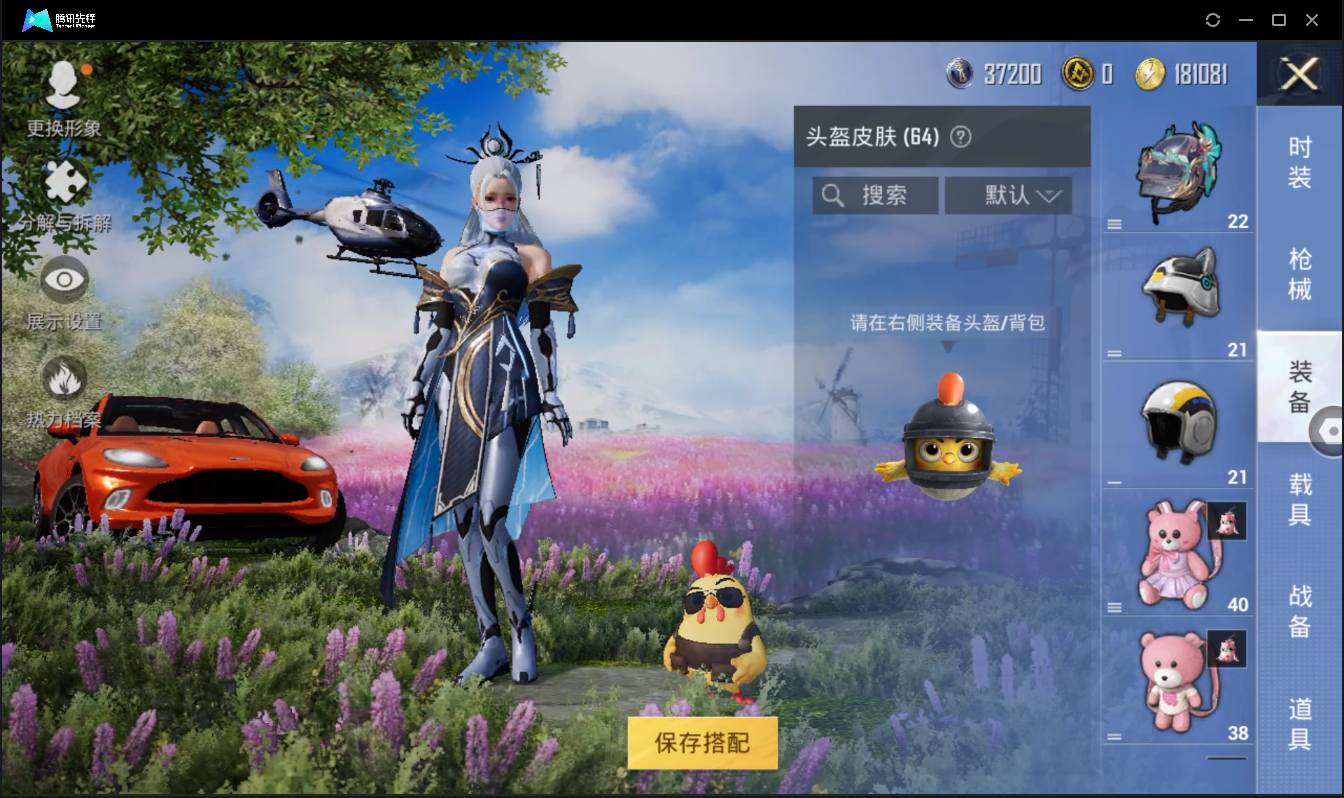
Task: Select the 分解与拆解 dismantle icon
Action: 63,183
